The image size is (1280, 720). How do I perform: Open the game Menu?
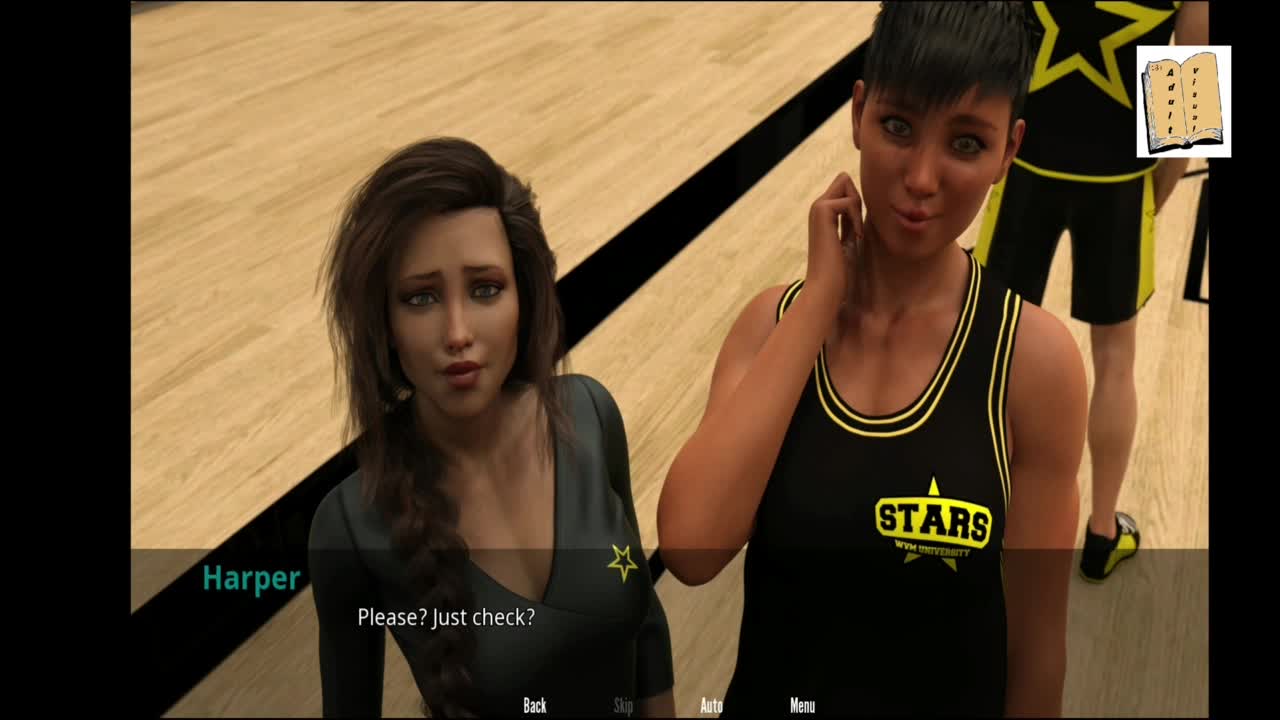[x=802, y=706]
